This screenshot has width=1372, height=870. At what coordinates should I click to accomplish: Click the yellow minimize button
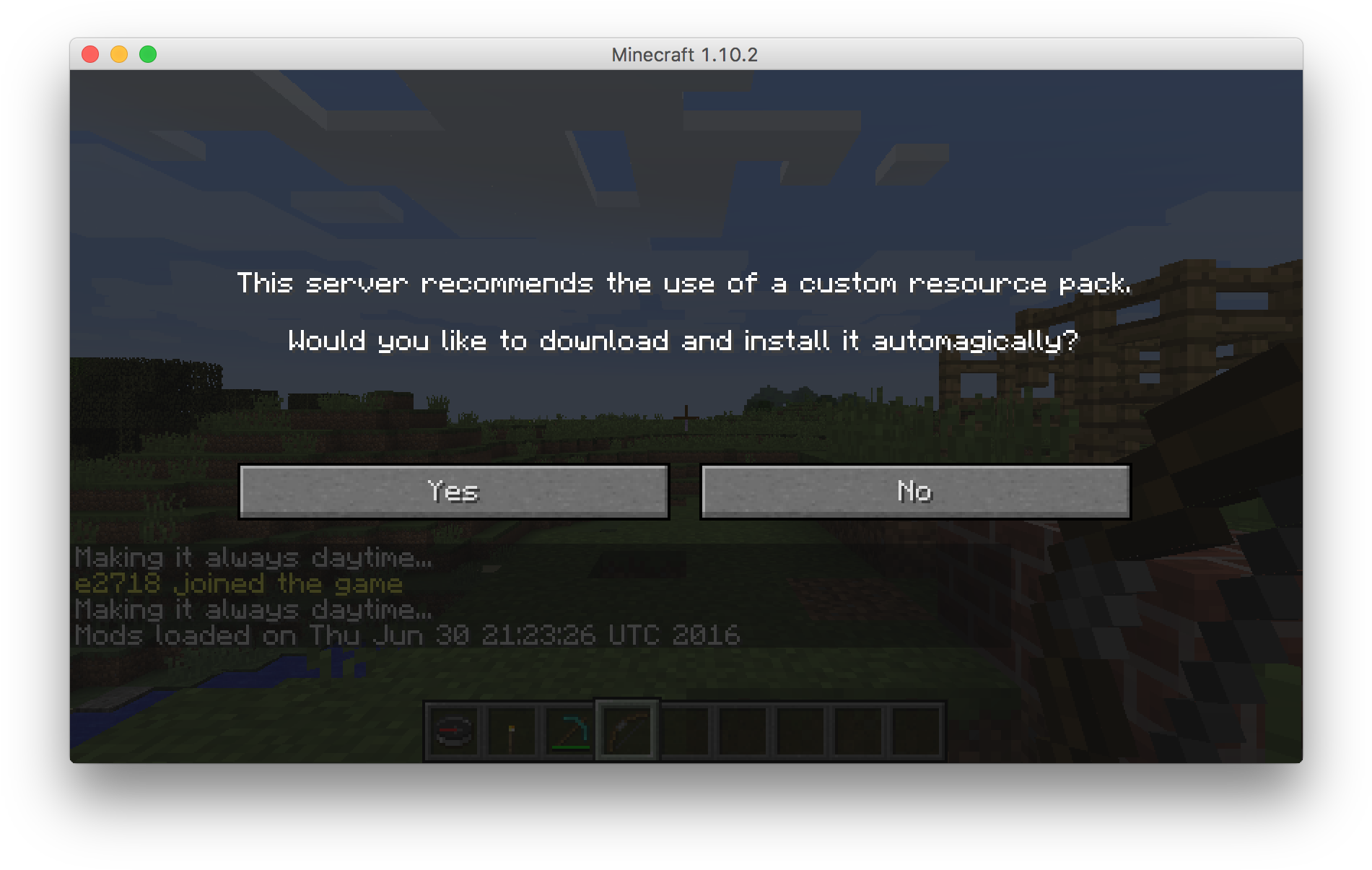(118, 54)
